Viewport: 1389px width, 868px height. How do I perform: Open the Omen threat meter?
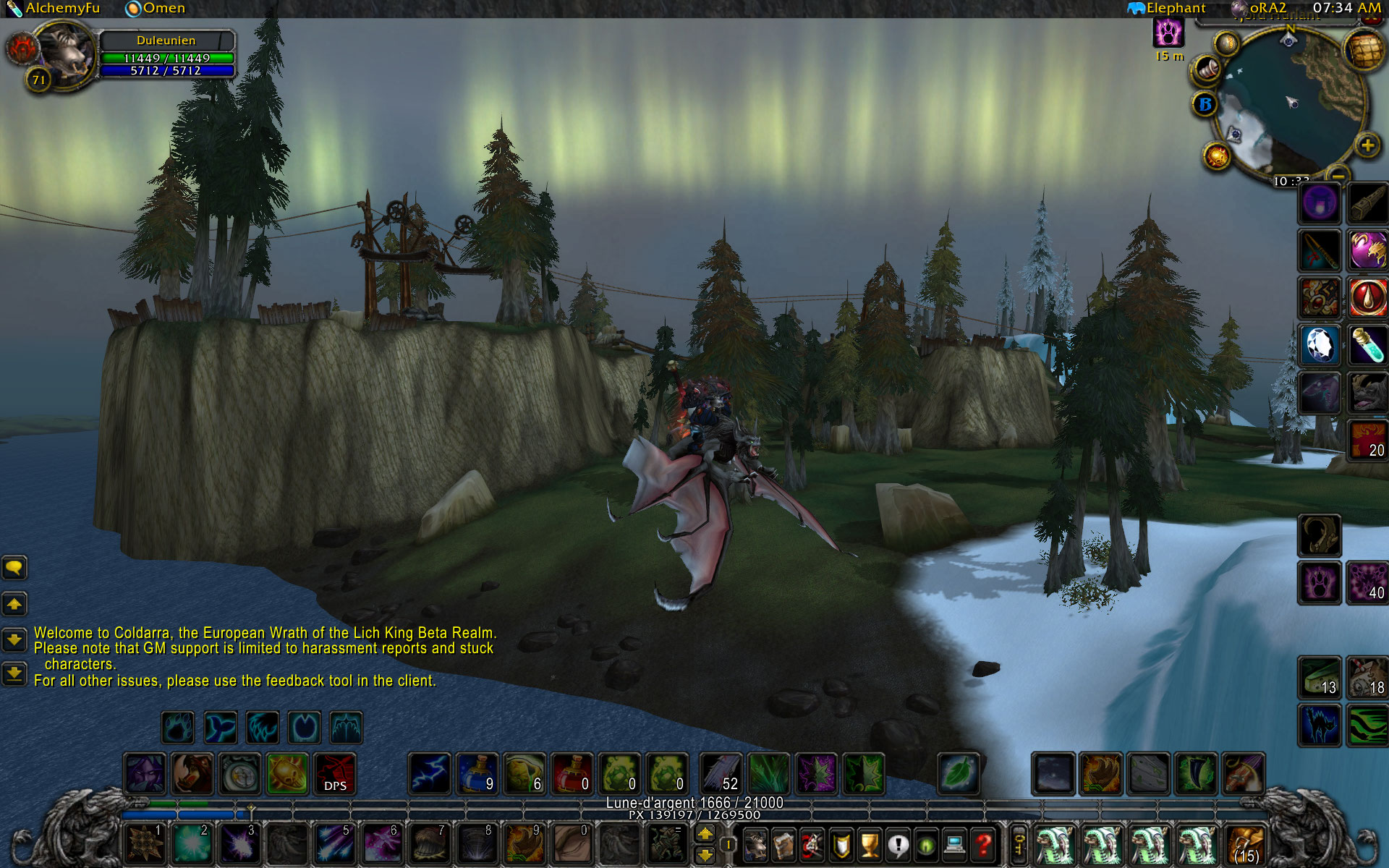point(156,9)
